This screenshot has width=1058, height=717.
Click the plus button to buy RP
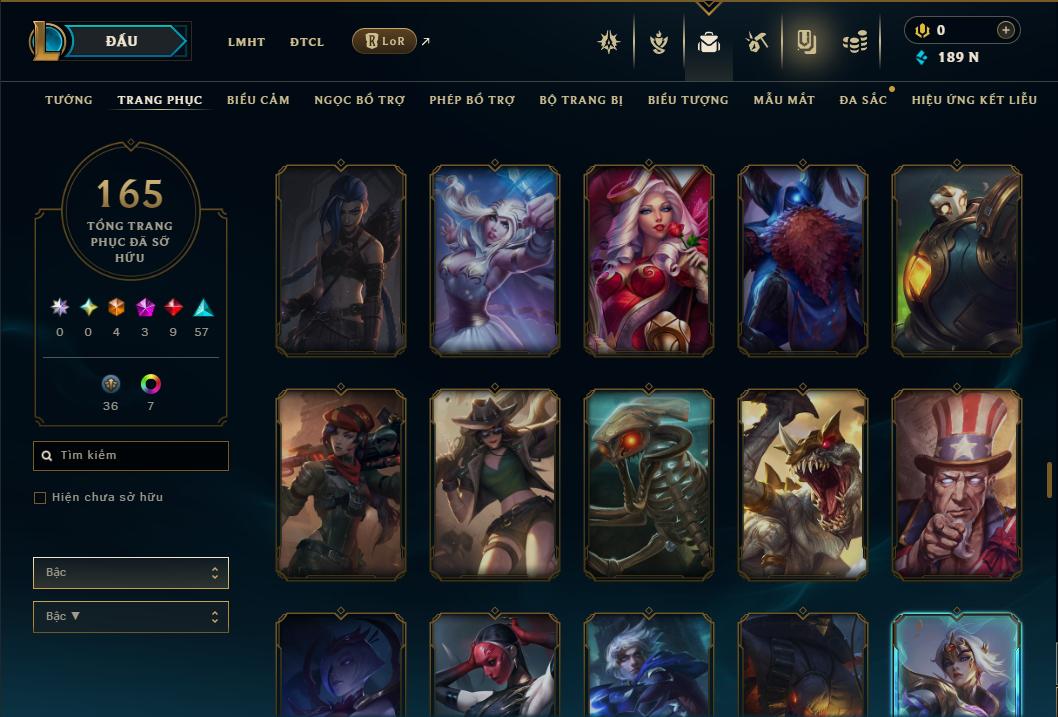click(x=1006, y=30)
